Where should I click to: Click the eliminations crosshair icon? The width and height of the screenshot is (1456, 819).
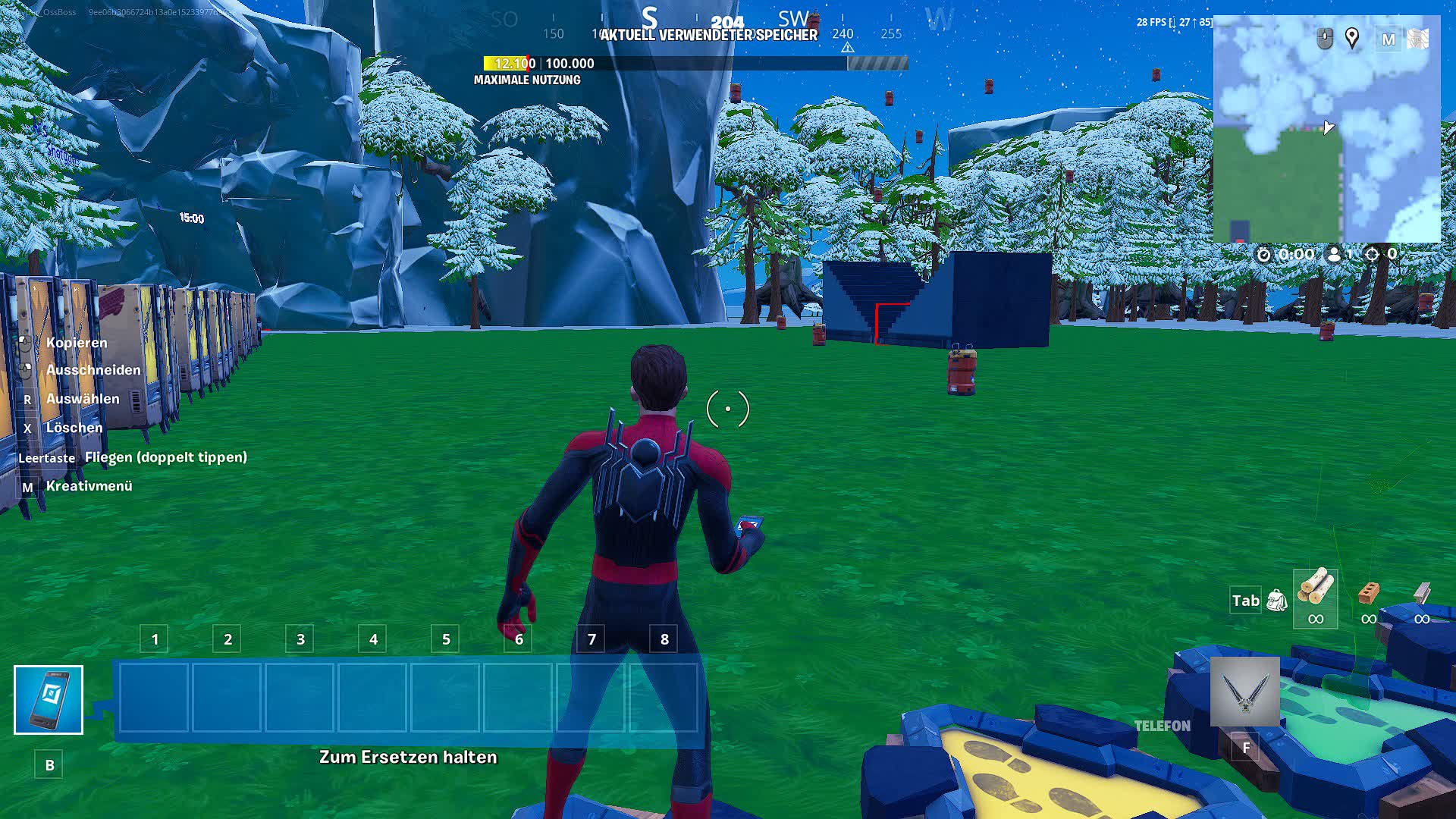pos(1371,255)
